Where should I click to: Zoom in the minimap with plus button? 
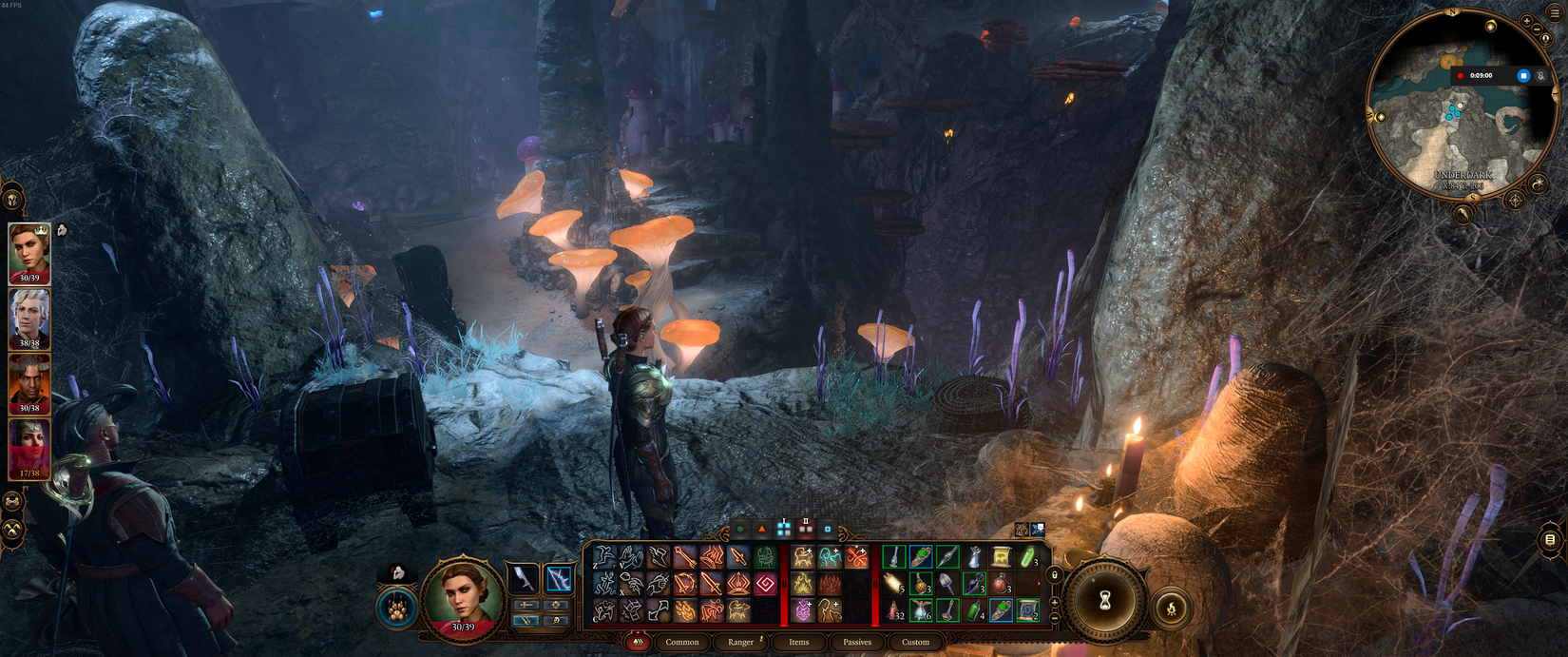(x=1526, y=21)
